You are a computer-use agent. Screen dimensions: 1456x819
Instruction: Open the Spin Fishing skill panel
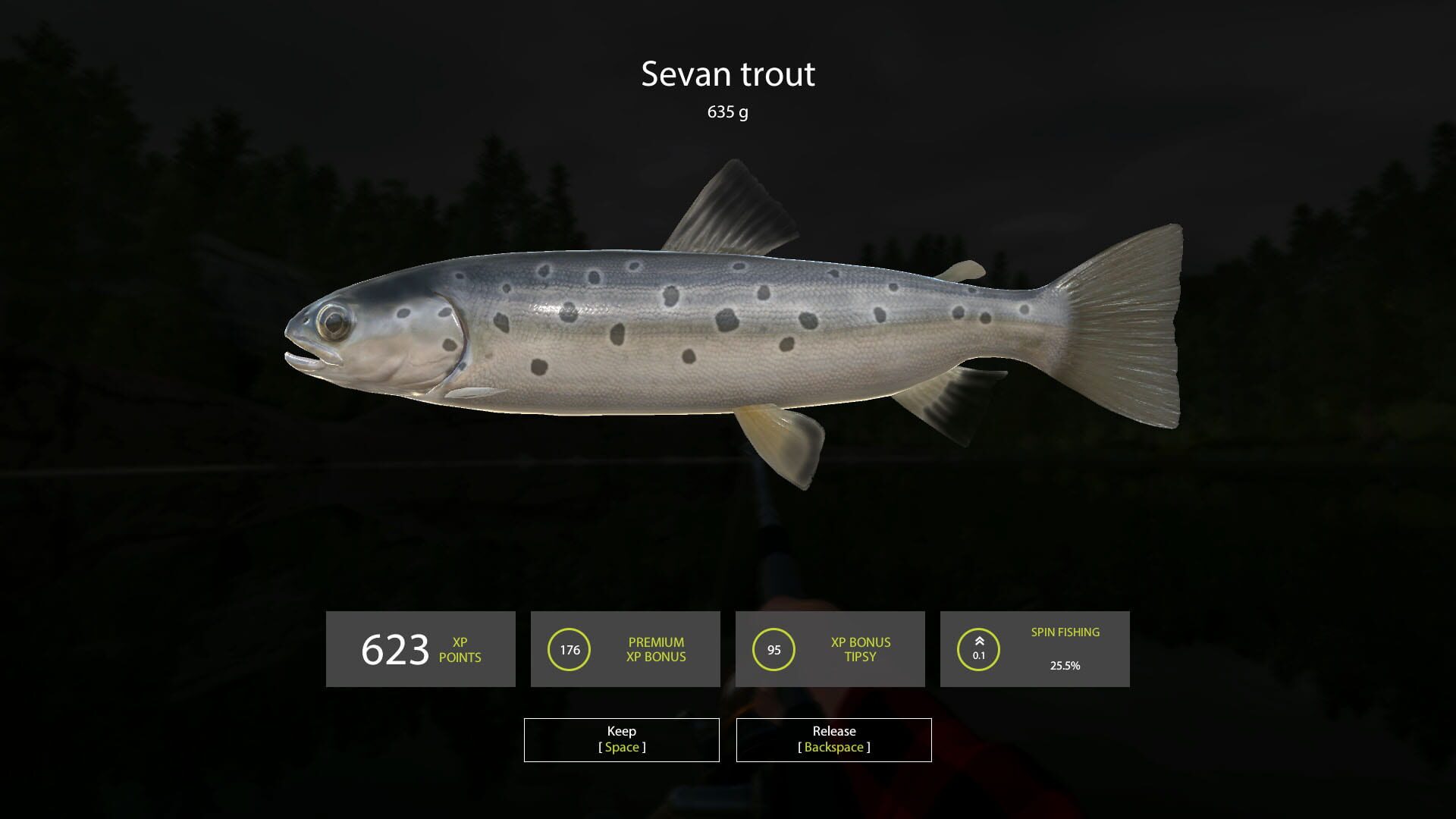pyautogui.click(x=1036, y=649)
